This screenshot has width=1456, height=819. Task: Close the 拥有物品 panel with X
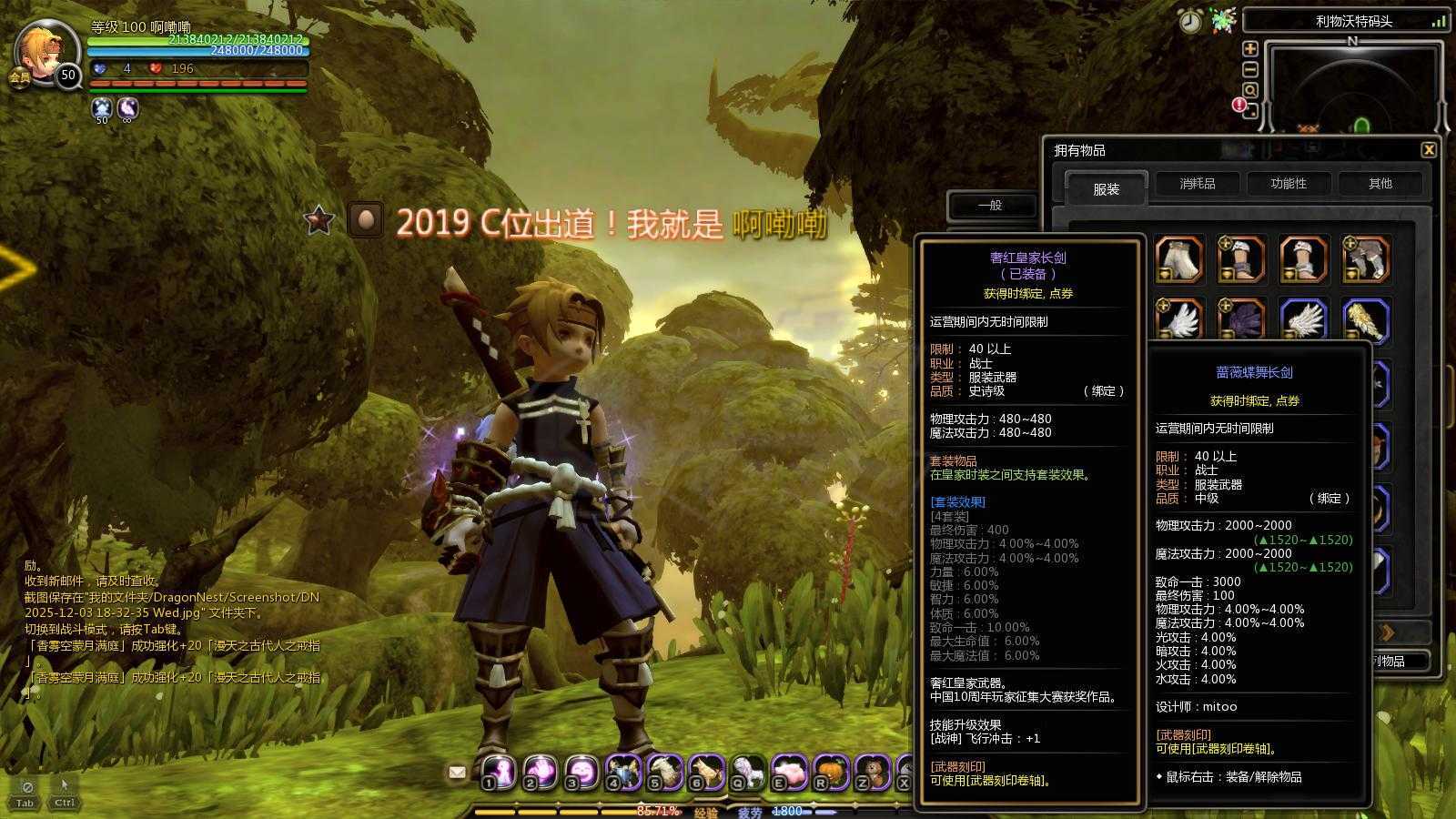pos(1431,148)
